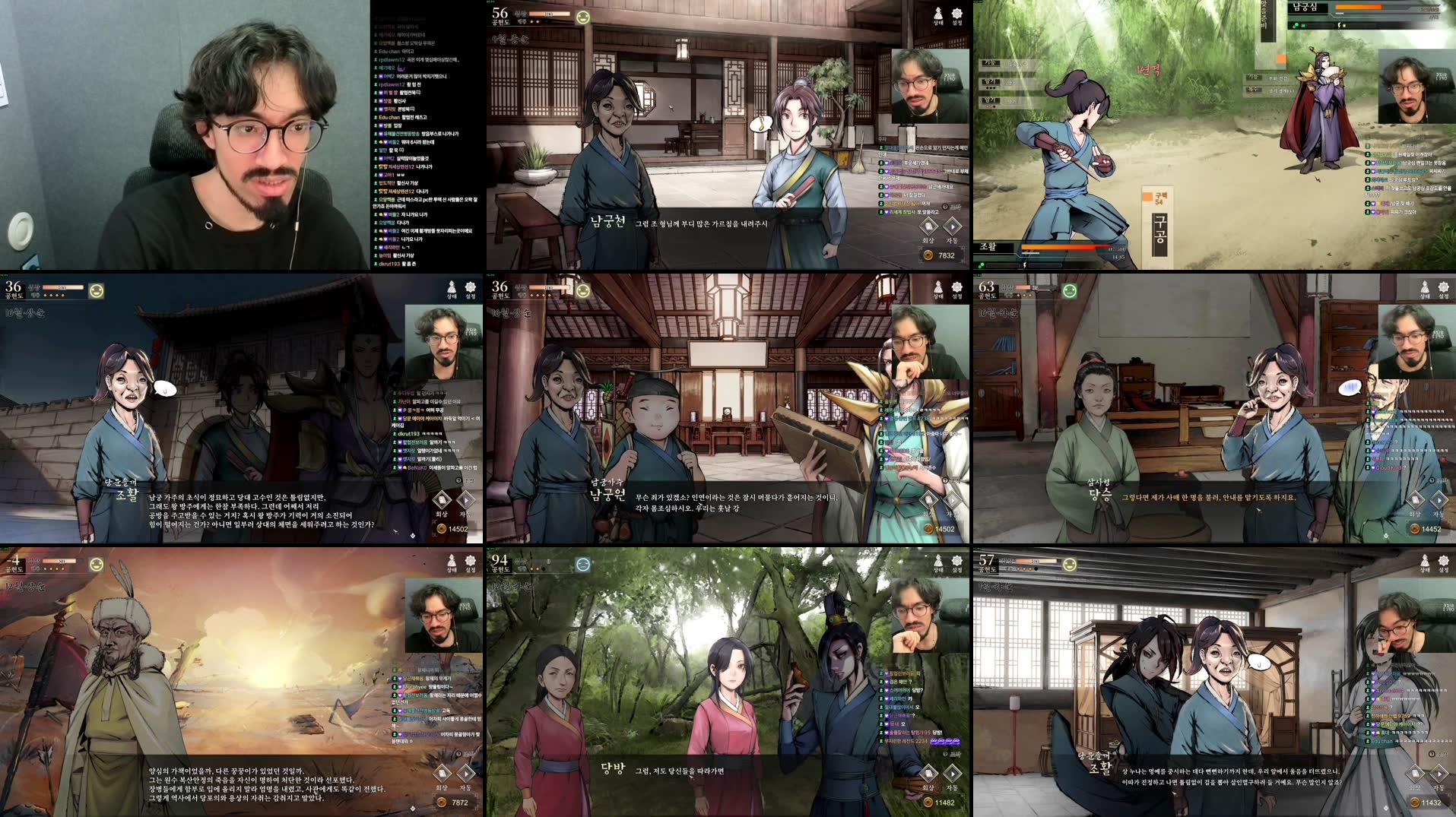Screen dimensions: 1456x817
Task: Toggle the mood face in the 63 공헌도 panel
Action: click(x=1068, y=289)
